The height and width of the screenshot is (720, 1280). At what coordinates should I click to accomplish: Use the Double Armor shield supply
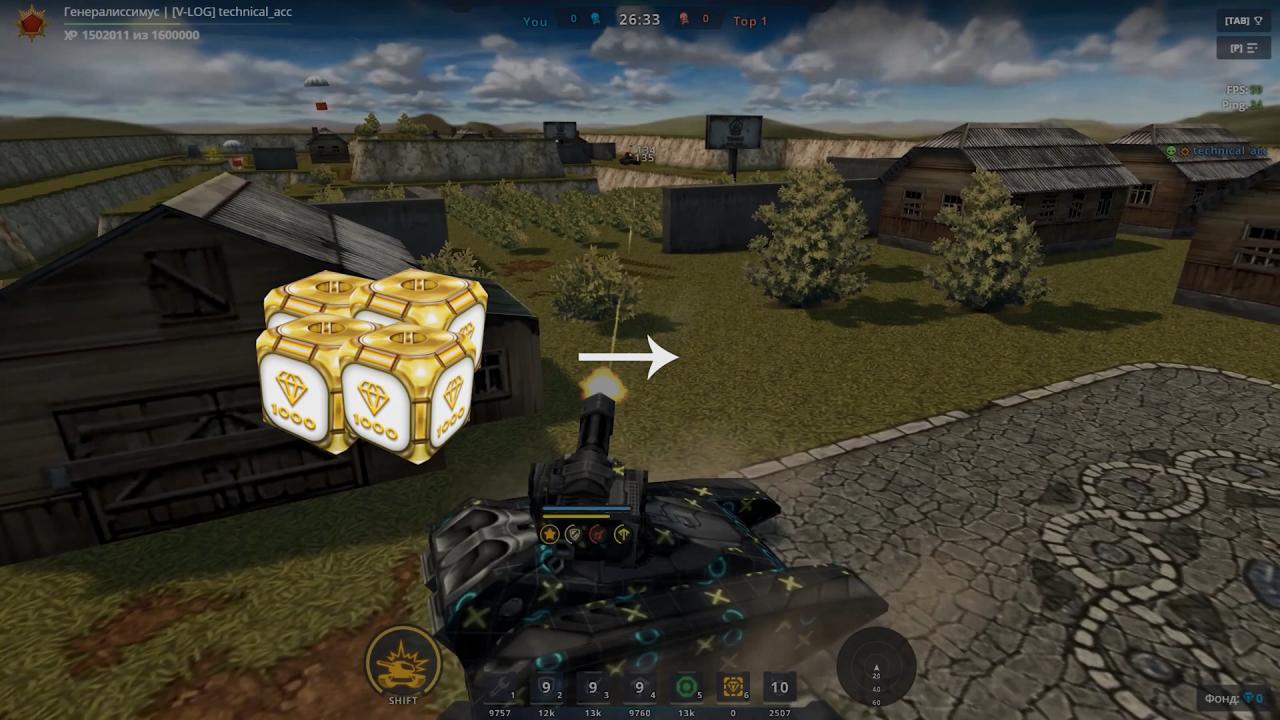[x=546, y=688]
